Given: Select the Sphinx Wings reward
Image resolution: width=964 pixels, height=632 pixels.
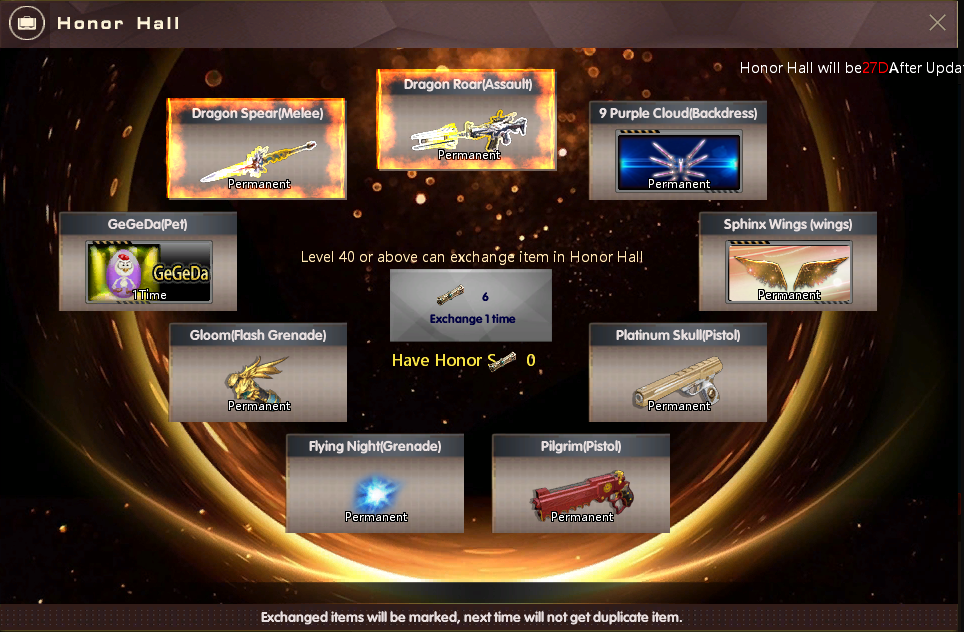Looking at the screenshot, I should (788, 261).
